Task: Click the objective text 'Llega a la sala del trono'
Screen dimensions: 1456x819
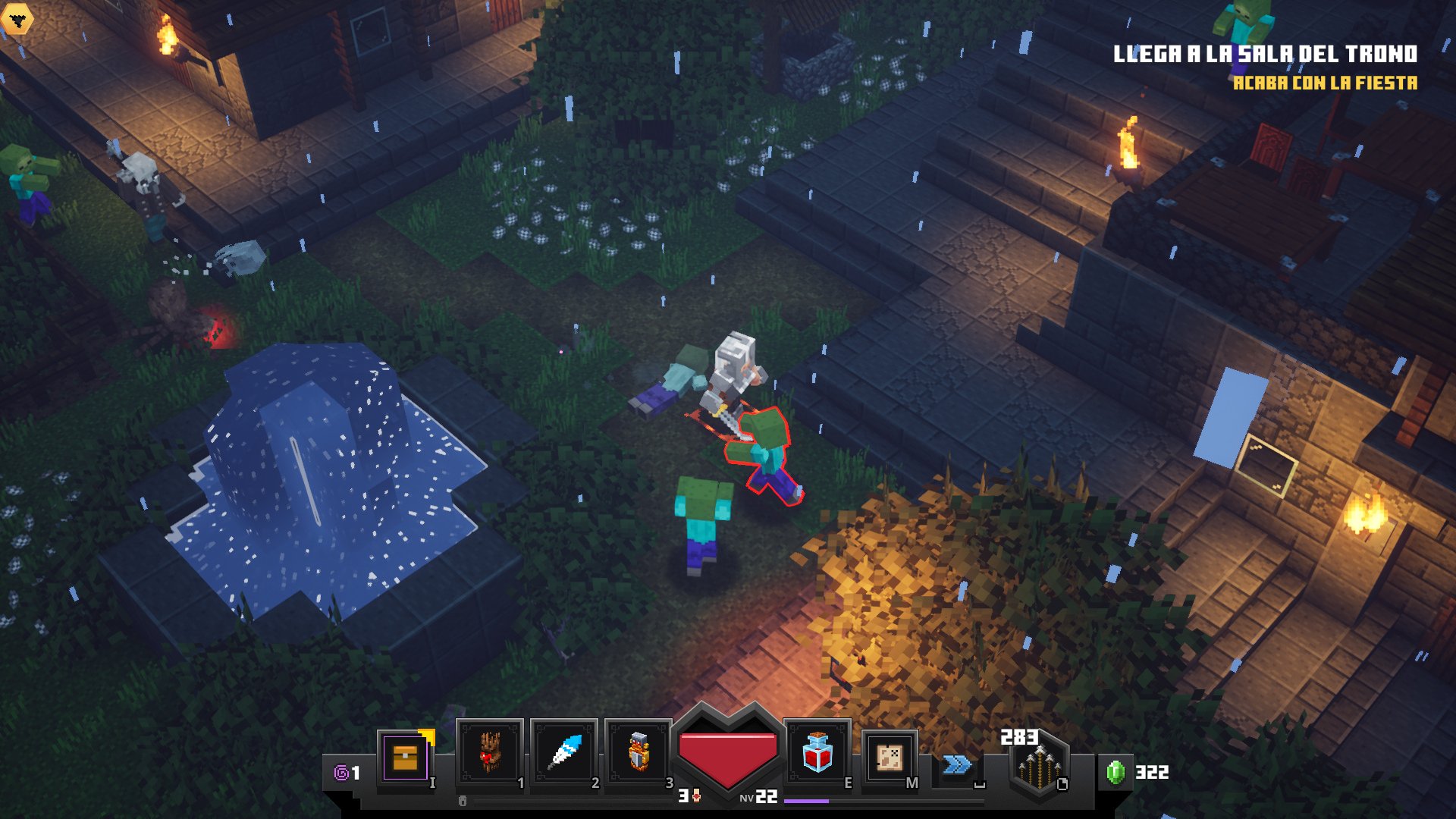Action: pos(1264,54)
